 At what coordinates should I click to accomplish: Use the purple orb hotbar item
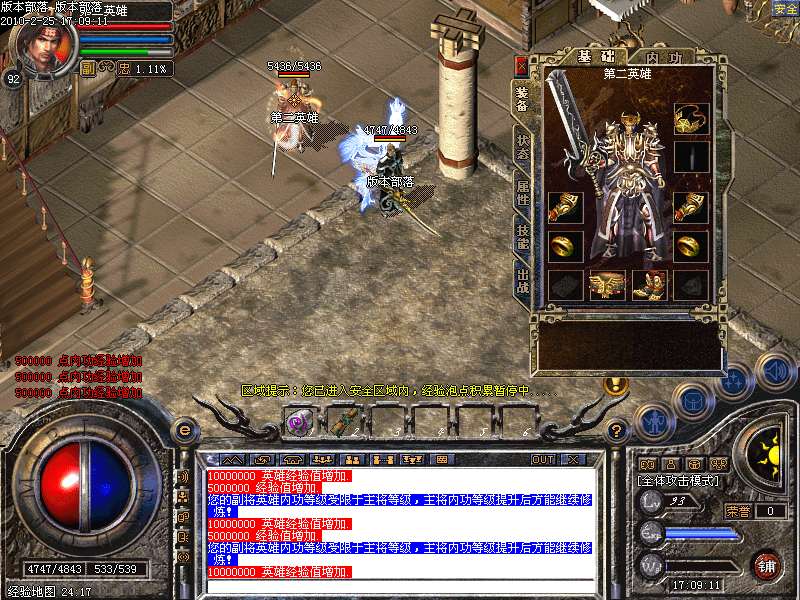[299, 421]
